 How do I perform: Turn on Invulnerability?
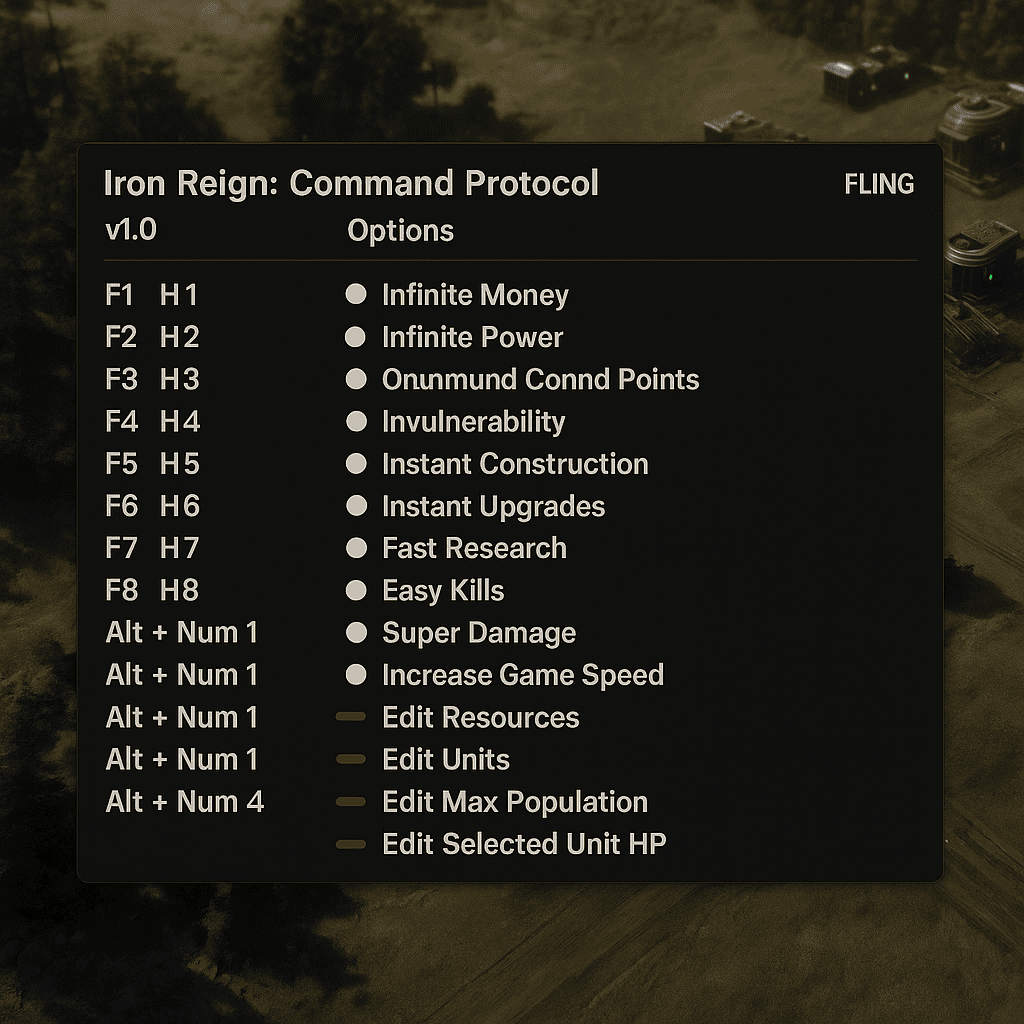pyautogui.click(x=356, y=422)
